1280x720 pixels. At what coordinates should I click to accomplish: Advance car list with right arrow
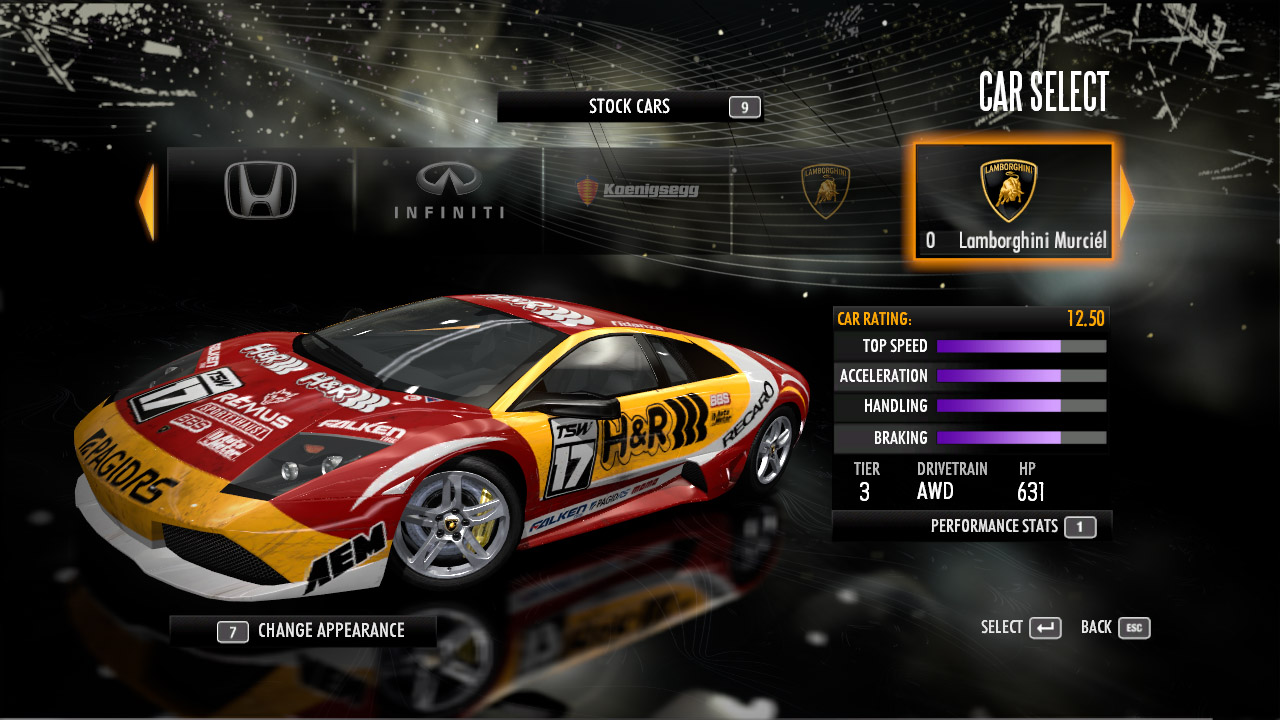1127,201
